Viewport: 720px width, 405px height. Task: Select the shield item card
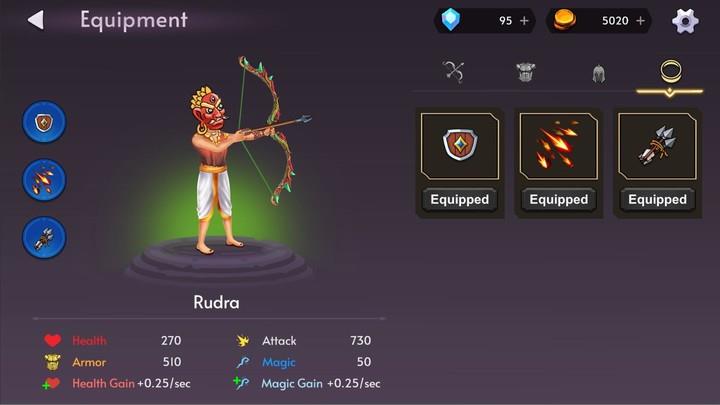tap(460, 146)
